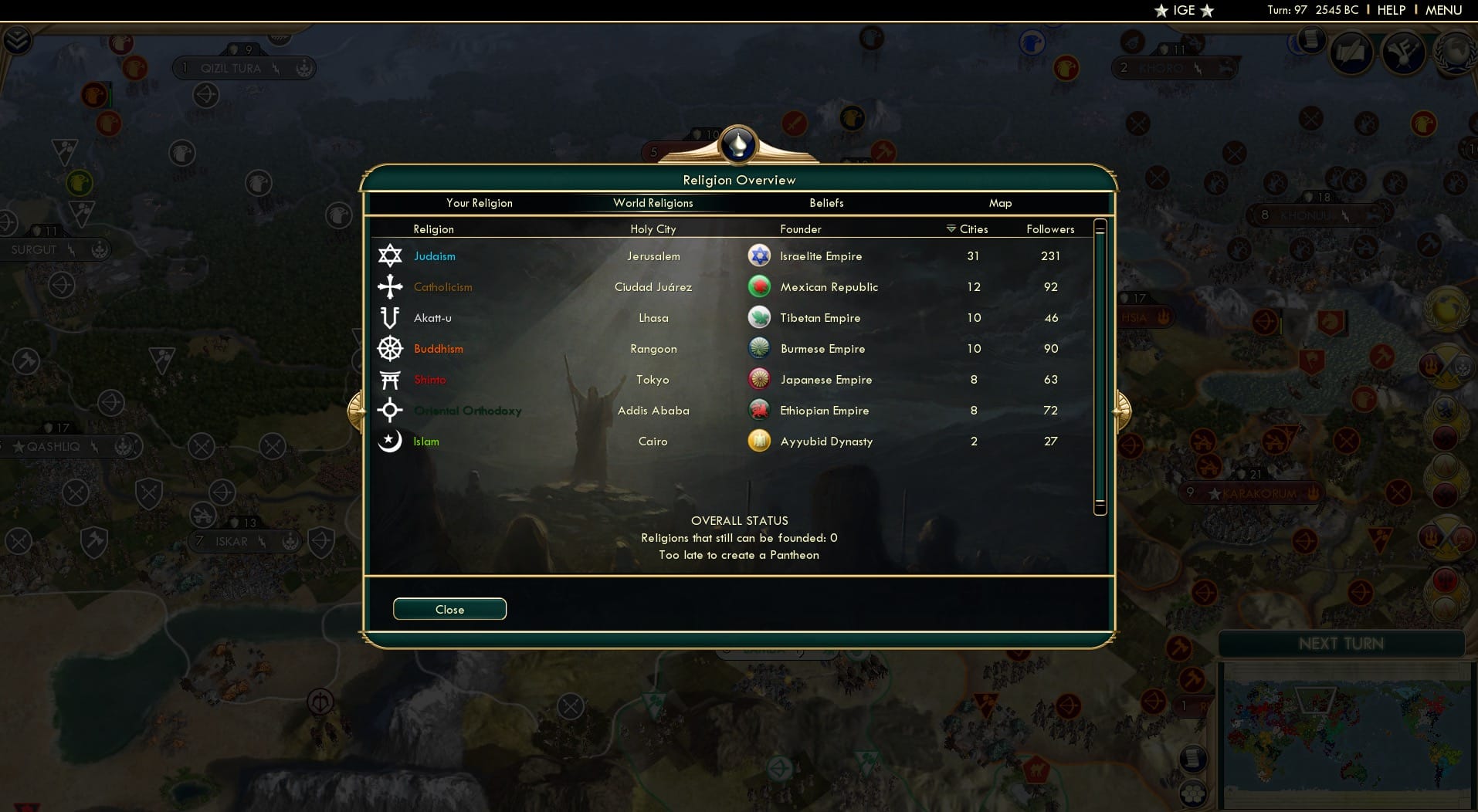Click the Shinto torii gate icon
Image resolution: width=1478 pixels, height=812 pixels.
(390, 379)
